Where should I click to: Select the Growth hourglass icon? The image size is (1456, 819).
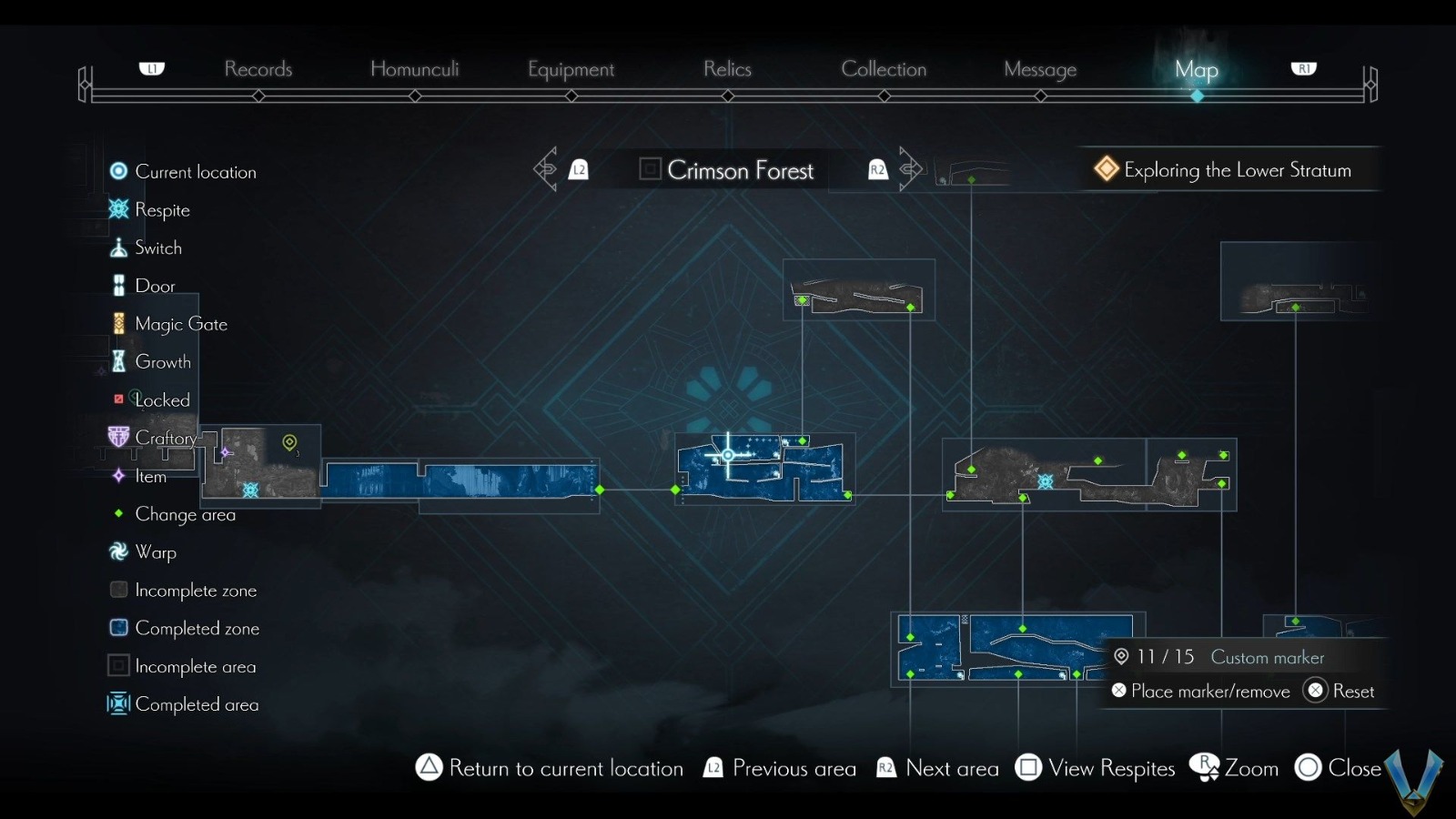(x=118, y=361)
